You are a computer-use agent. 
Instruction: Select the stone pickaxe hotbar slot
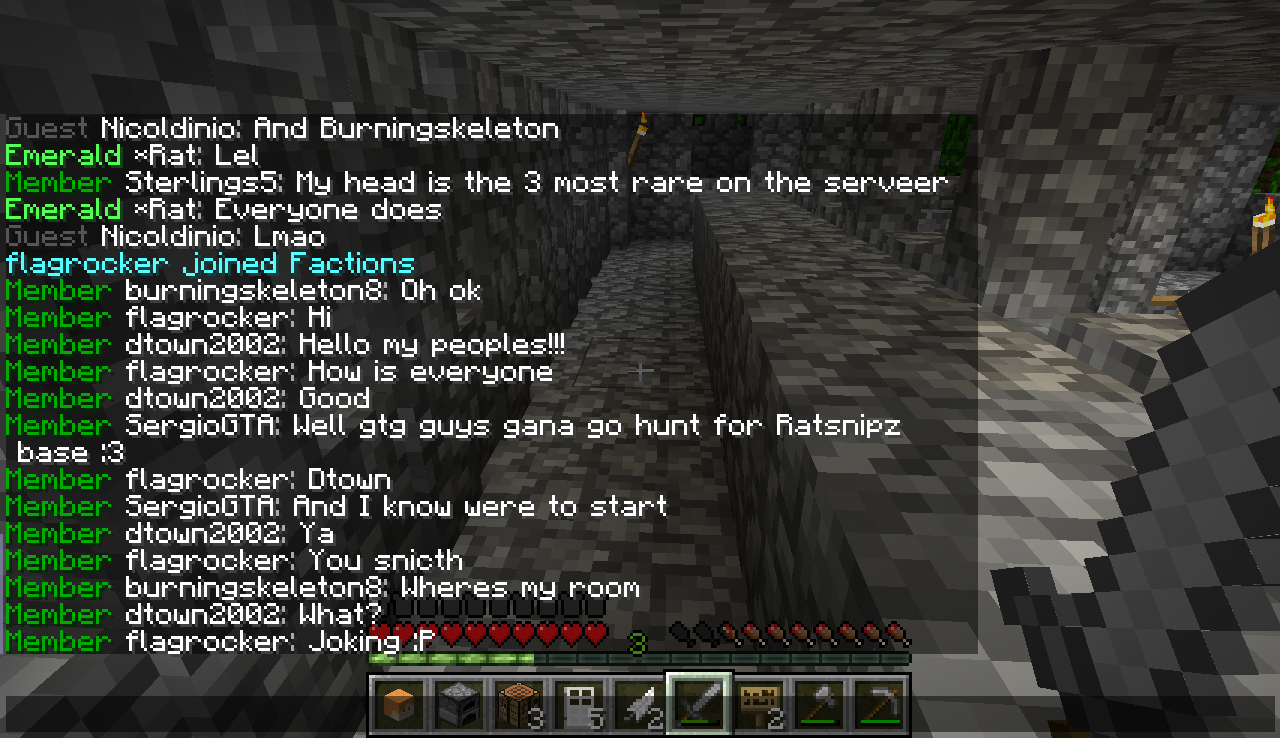(879, 705)
